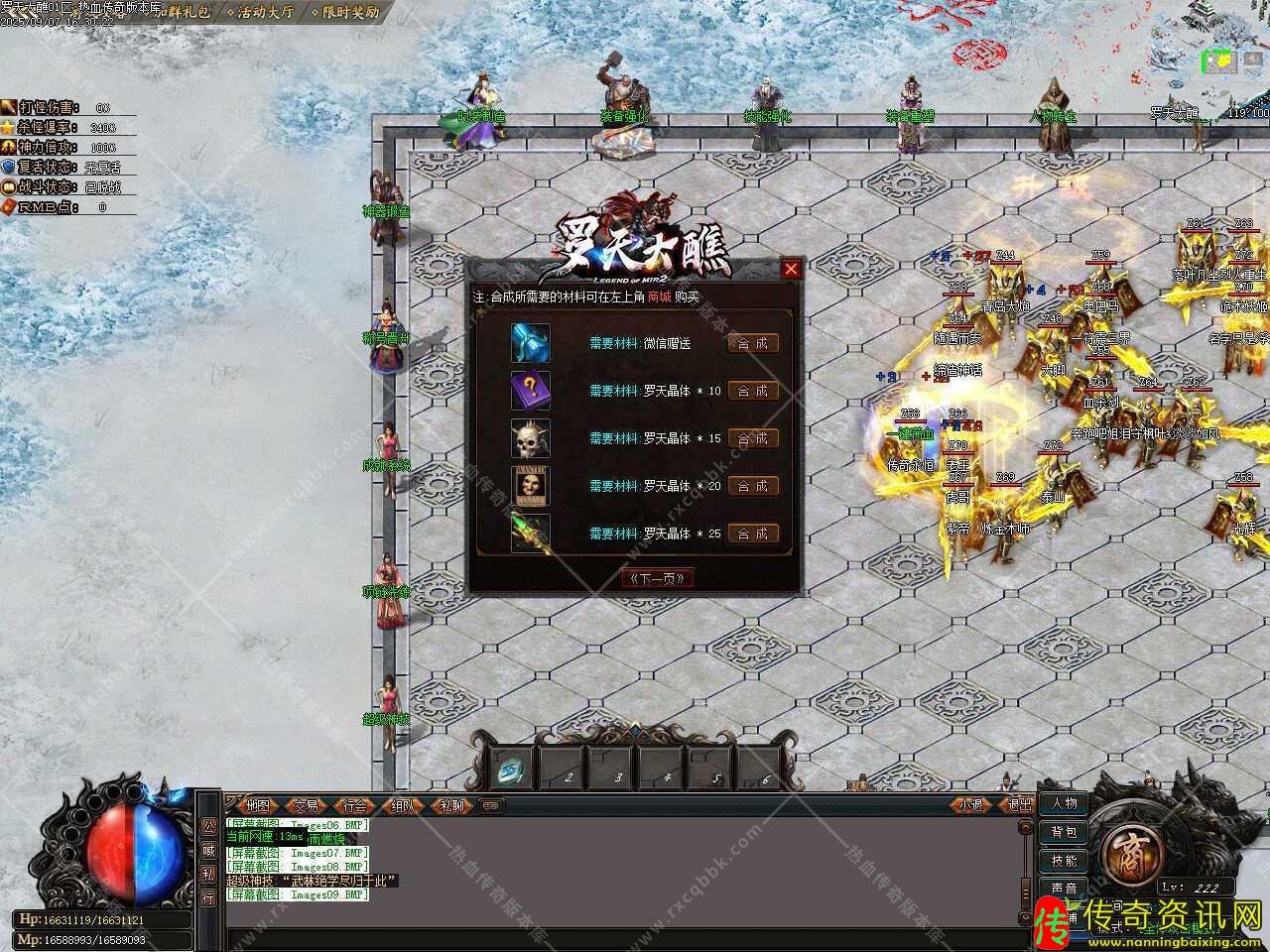Open the 活动大厅 activity hall

pos(260,13)
